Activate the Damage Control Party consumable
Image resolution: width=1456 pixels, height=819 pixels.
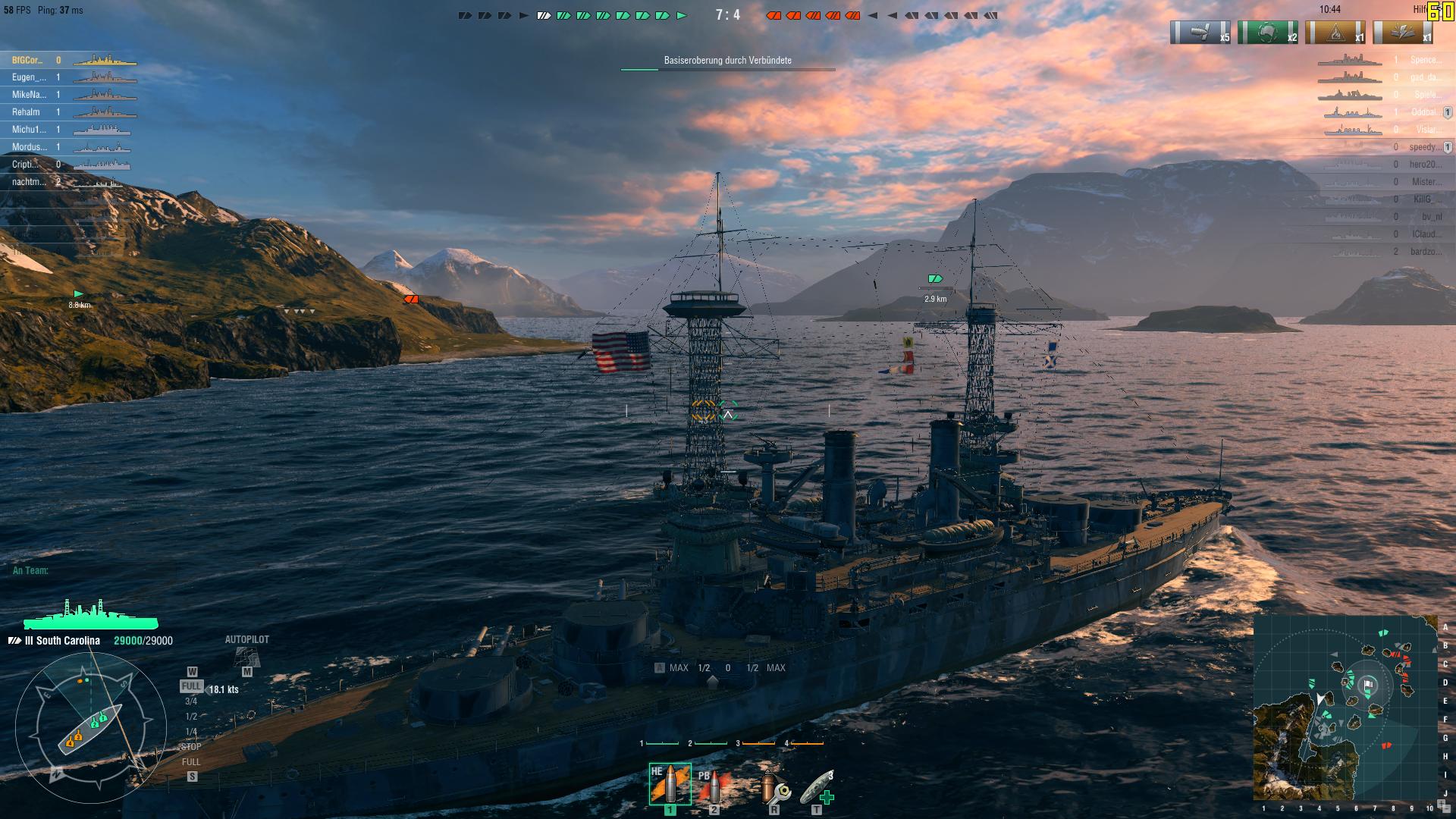pos(774,787)
